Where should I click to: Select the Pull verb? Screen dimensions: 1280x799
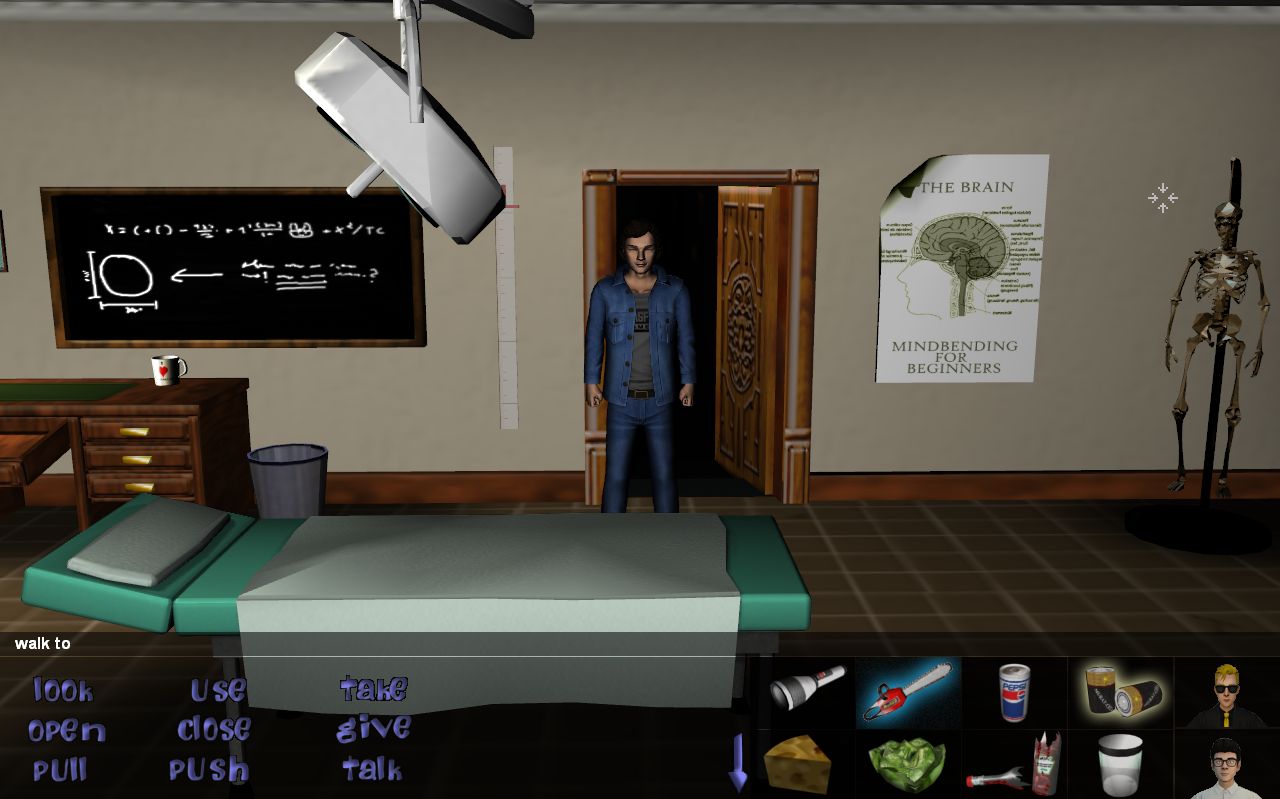coord(60,771)
